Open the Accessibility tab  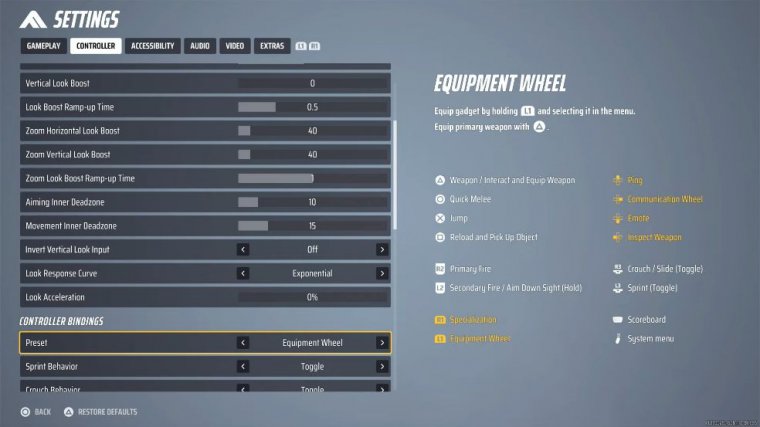click(x=153, y=46)
